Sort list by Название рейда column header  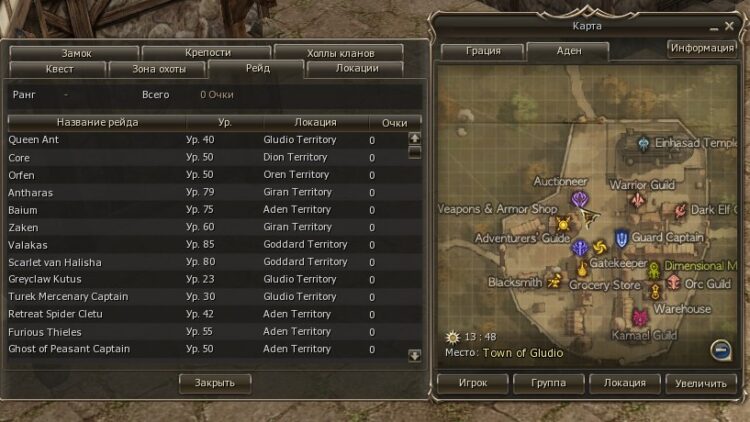95,122
